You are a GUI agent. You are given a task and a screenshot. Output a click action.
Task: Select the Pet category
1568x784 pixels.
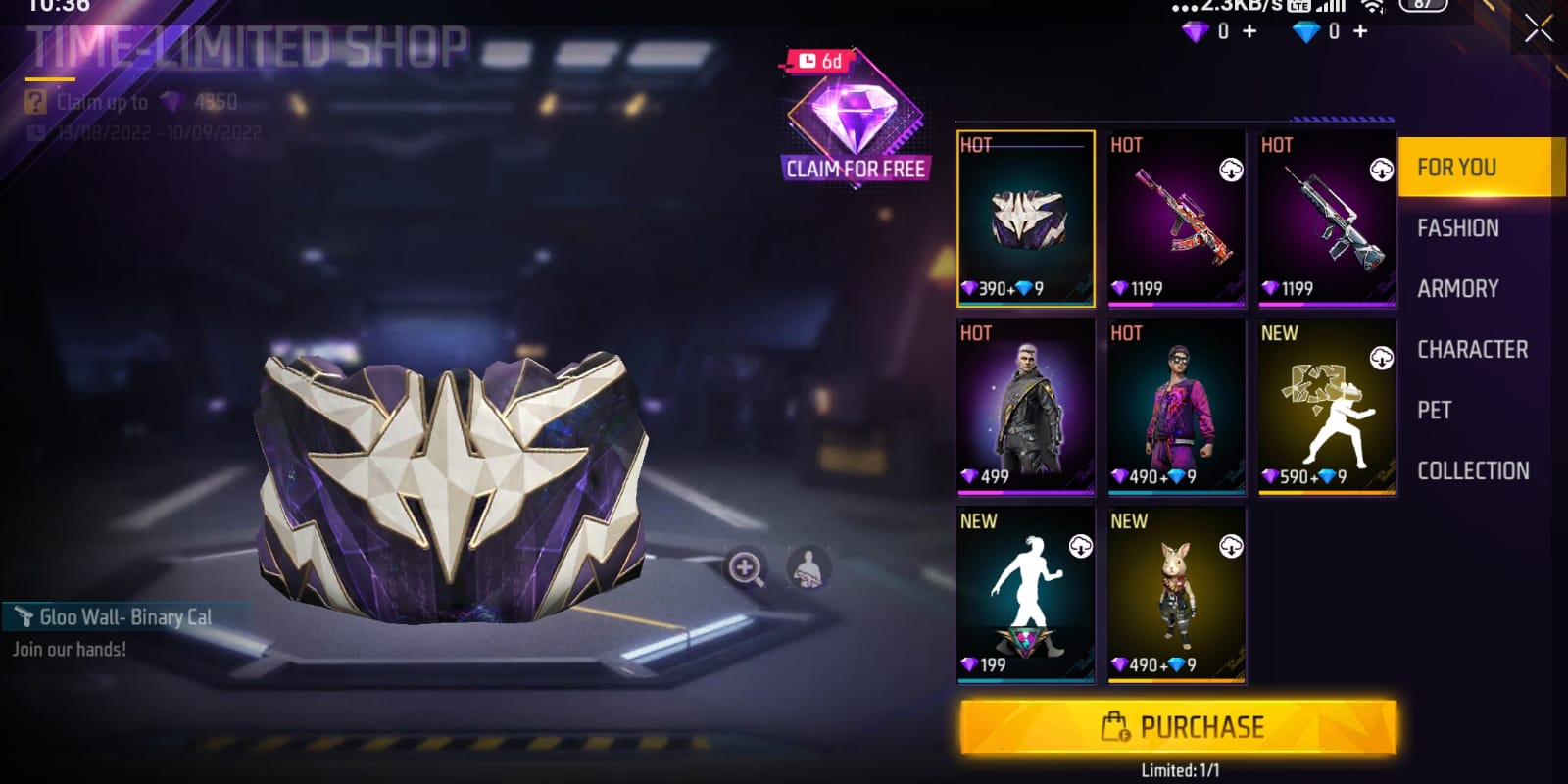tap(1435, 411)
